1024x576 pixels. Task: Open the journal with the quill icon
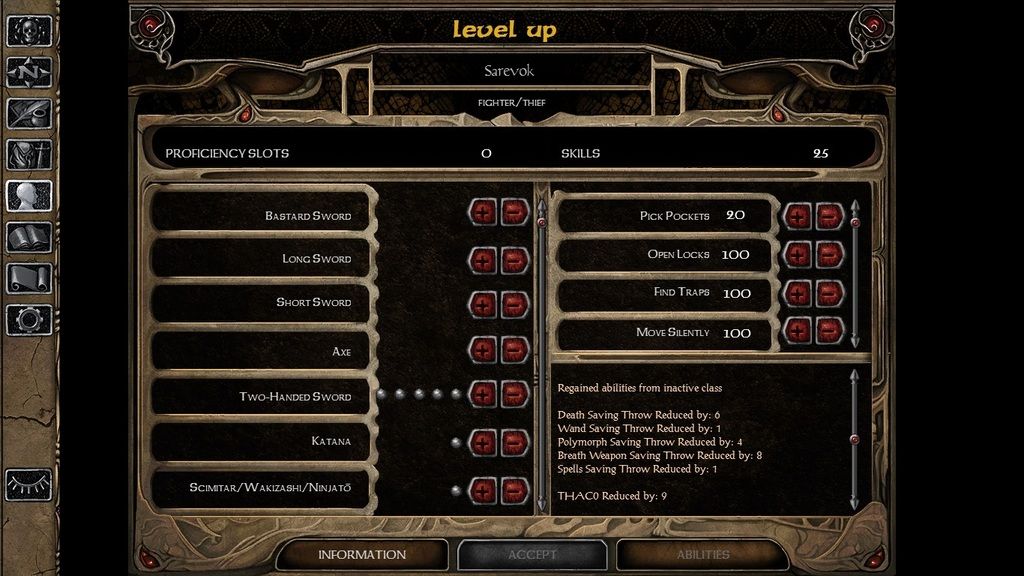[x=29, y=113]
